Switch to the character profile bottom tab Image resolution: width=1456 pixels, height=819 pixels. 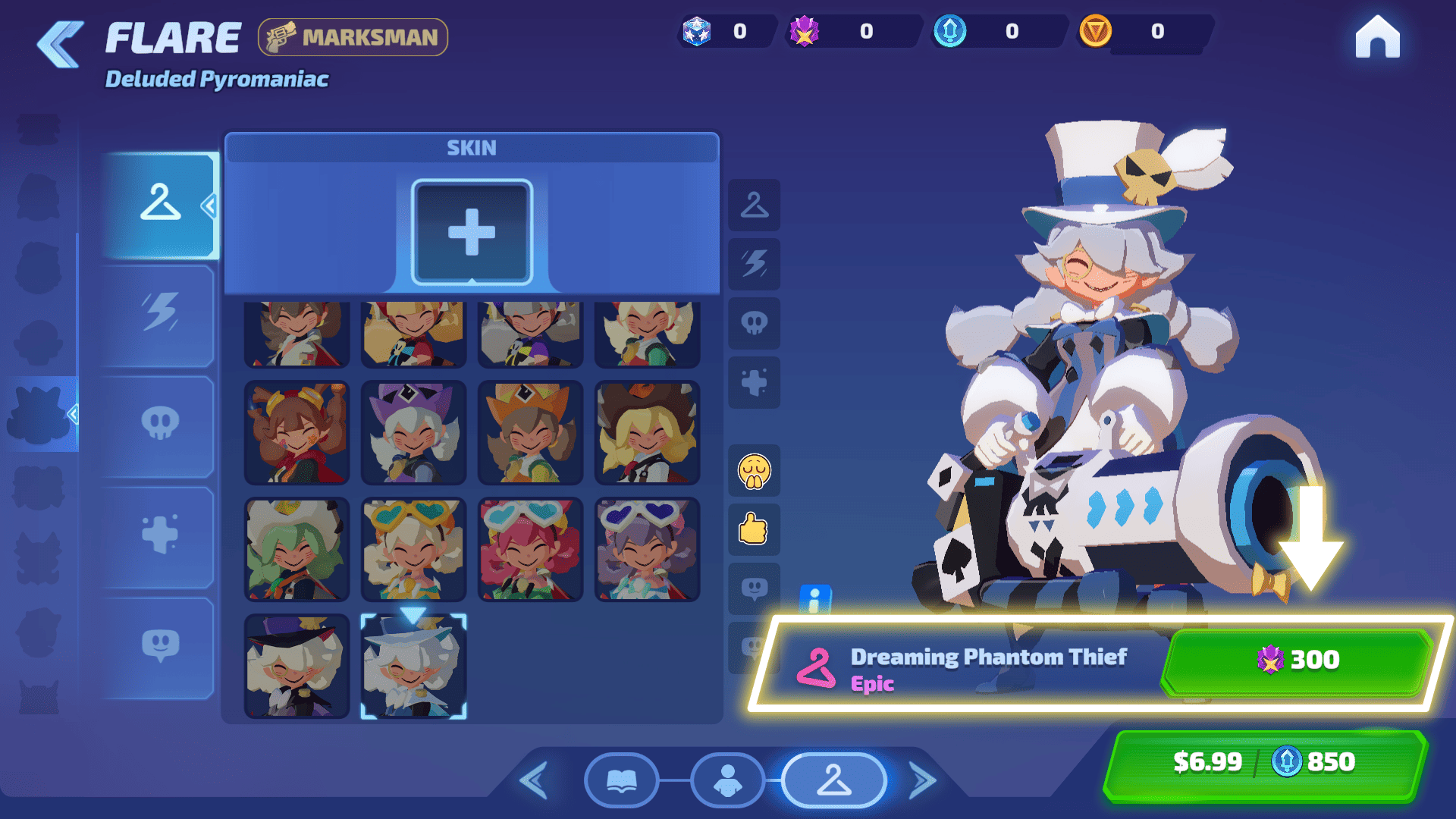coord(727,780)
